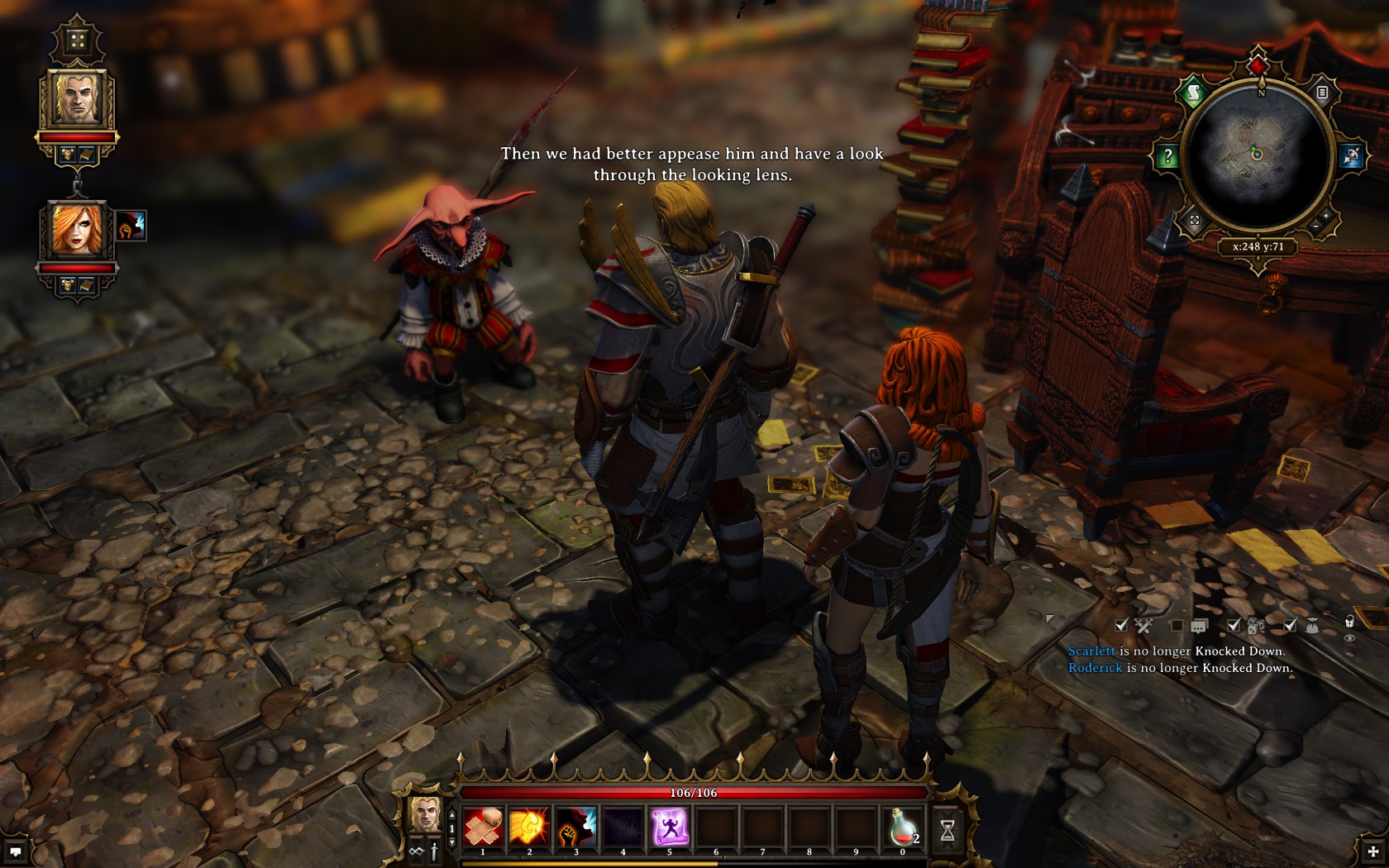Use the purple scroll in hotbar slot

pos(670,826)
